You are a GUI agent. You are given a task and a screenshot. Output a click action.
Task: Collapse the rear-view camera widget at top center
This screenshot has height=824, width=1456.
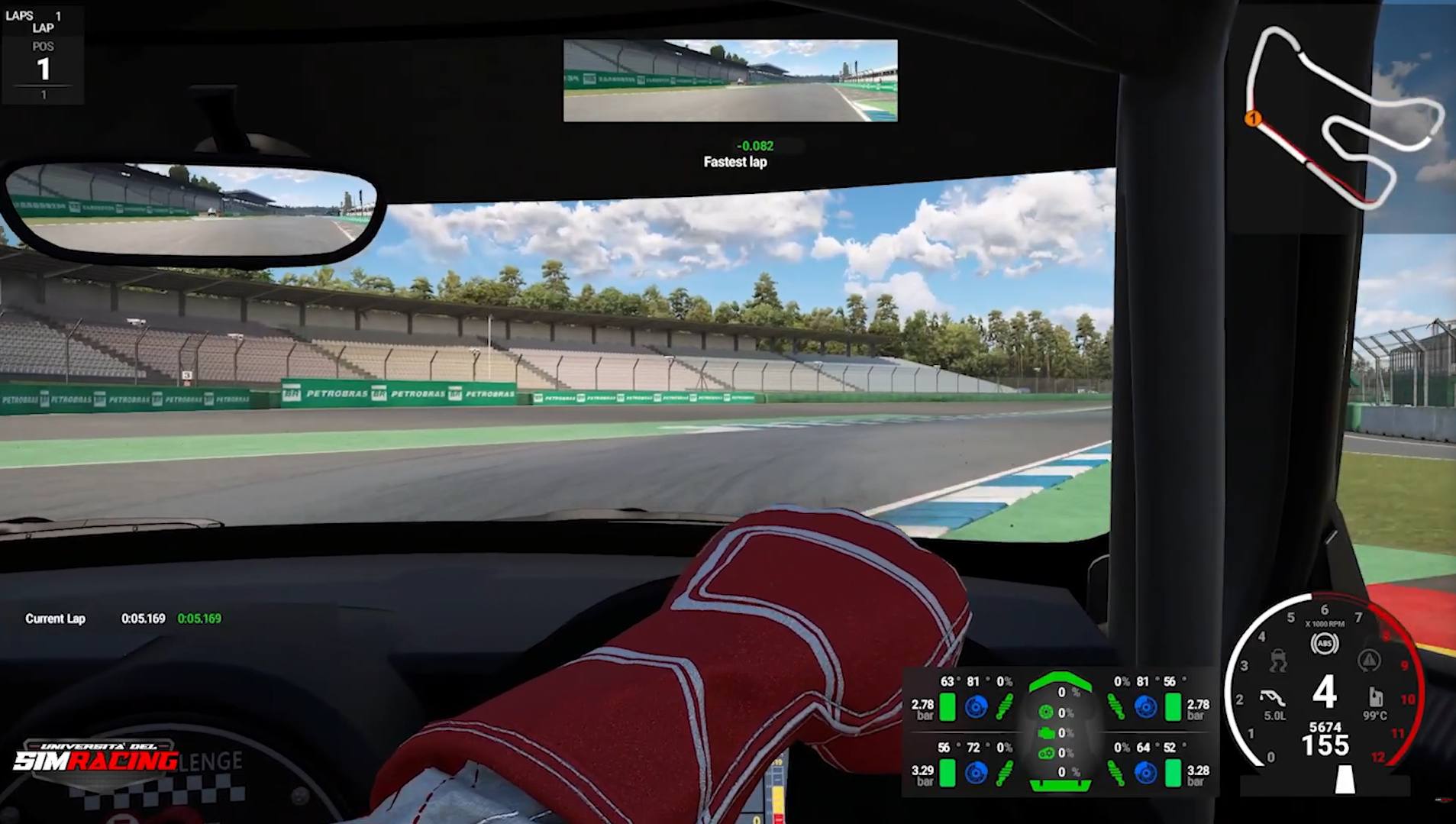(x=730, y=82)
